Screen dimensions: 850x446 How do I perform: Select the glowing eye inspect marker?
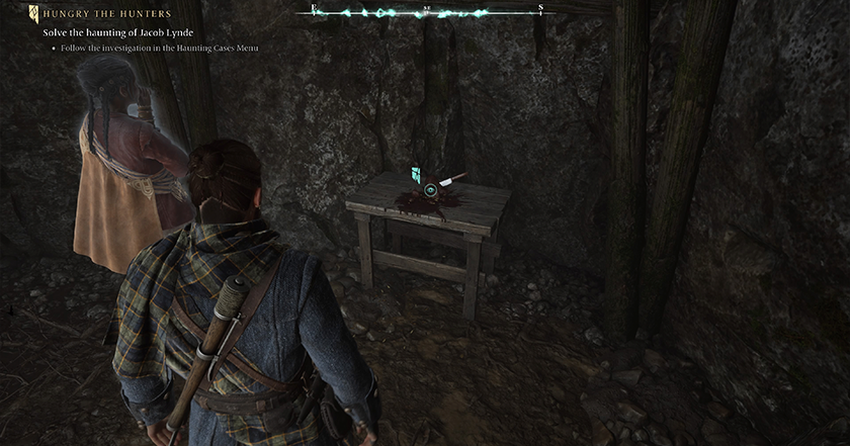click(x=430, y=189)
